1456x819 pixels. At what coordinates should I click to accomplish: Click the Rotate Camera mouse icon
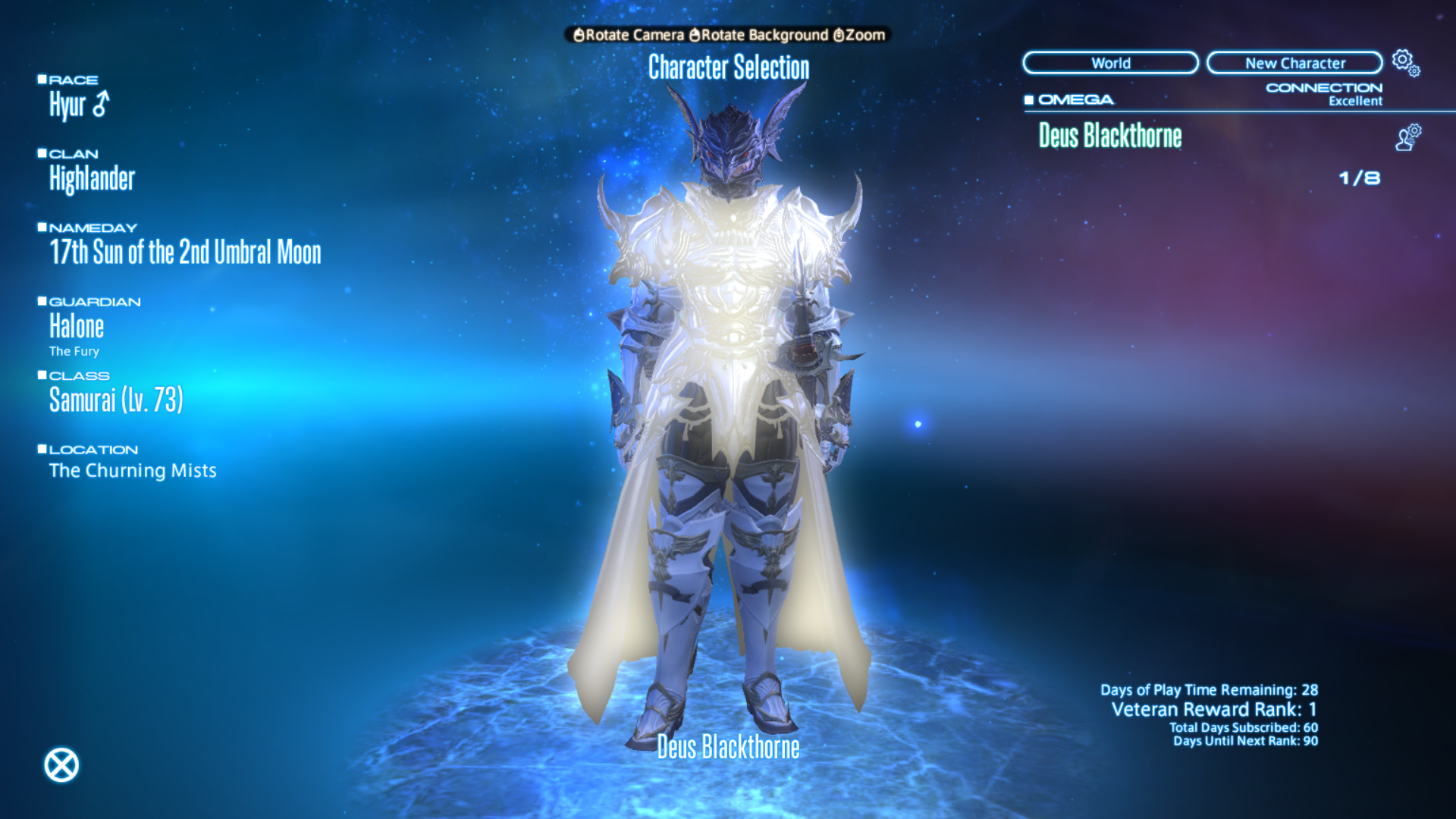coord(580,35)
